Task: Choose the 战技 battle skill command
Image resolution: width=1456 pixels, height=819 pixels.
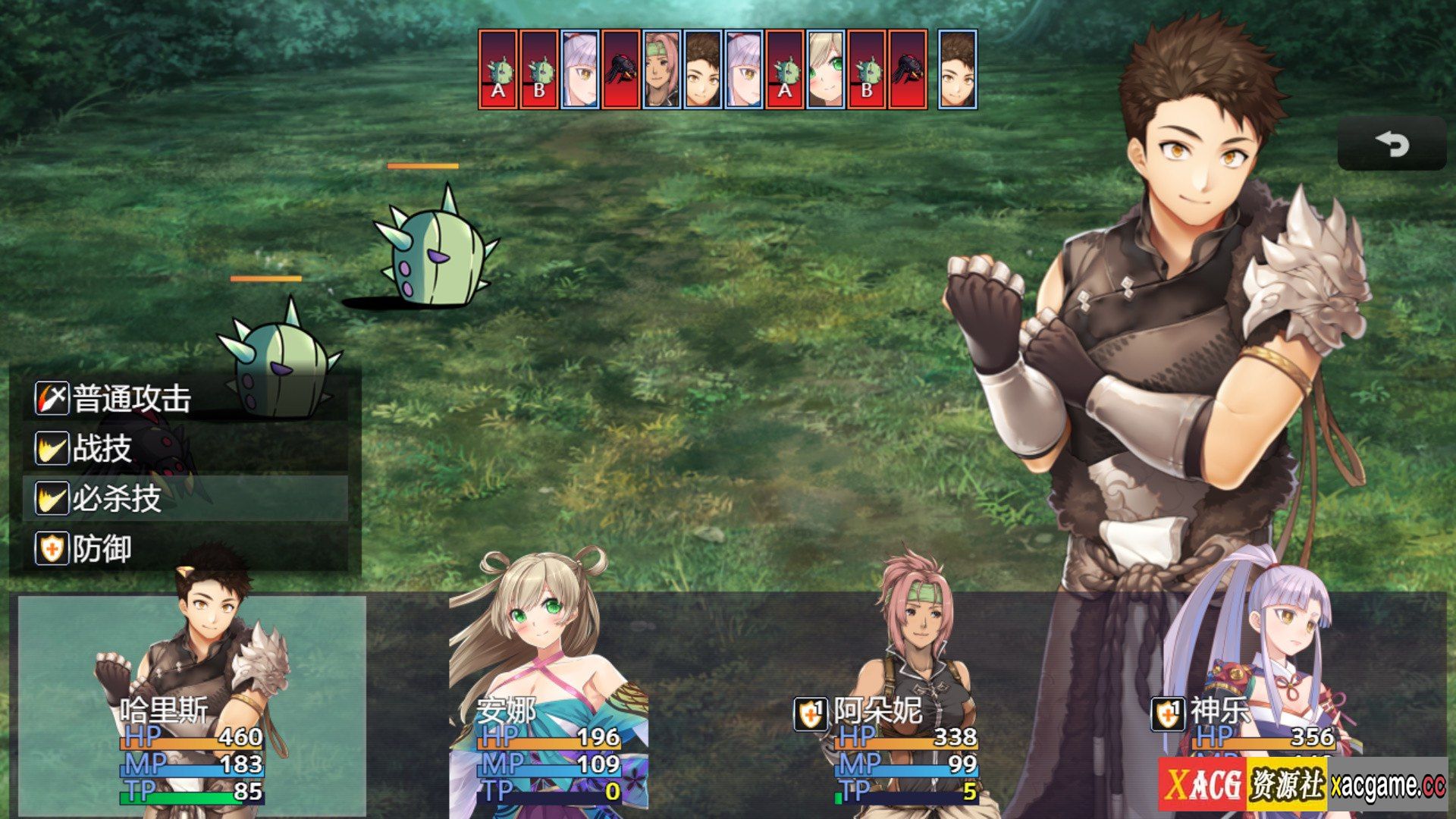Action: tap(186, 448)
